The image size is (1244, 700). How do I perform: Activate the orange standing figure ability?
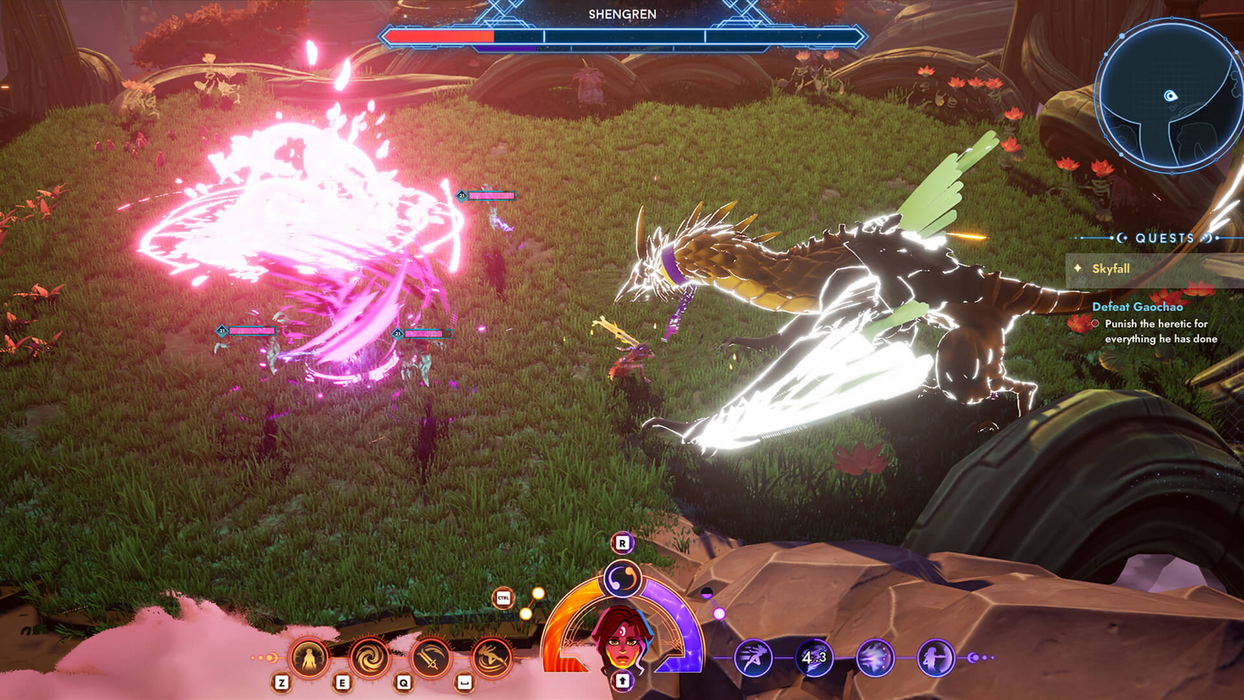coord(309,658)
